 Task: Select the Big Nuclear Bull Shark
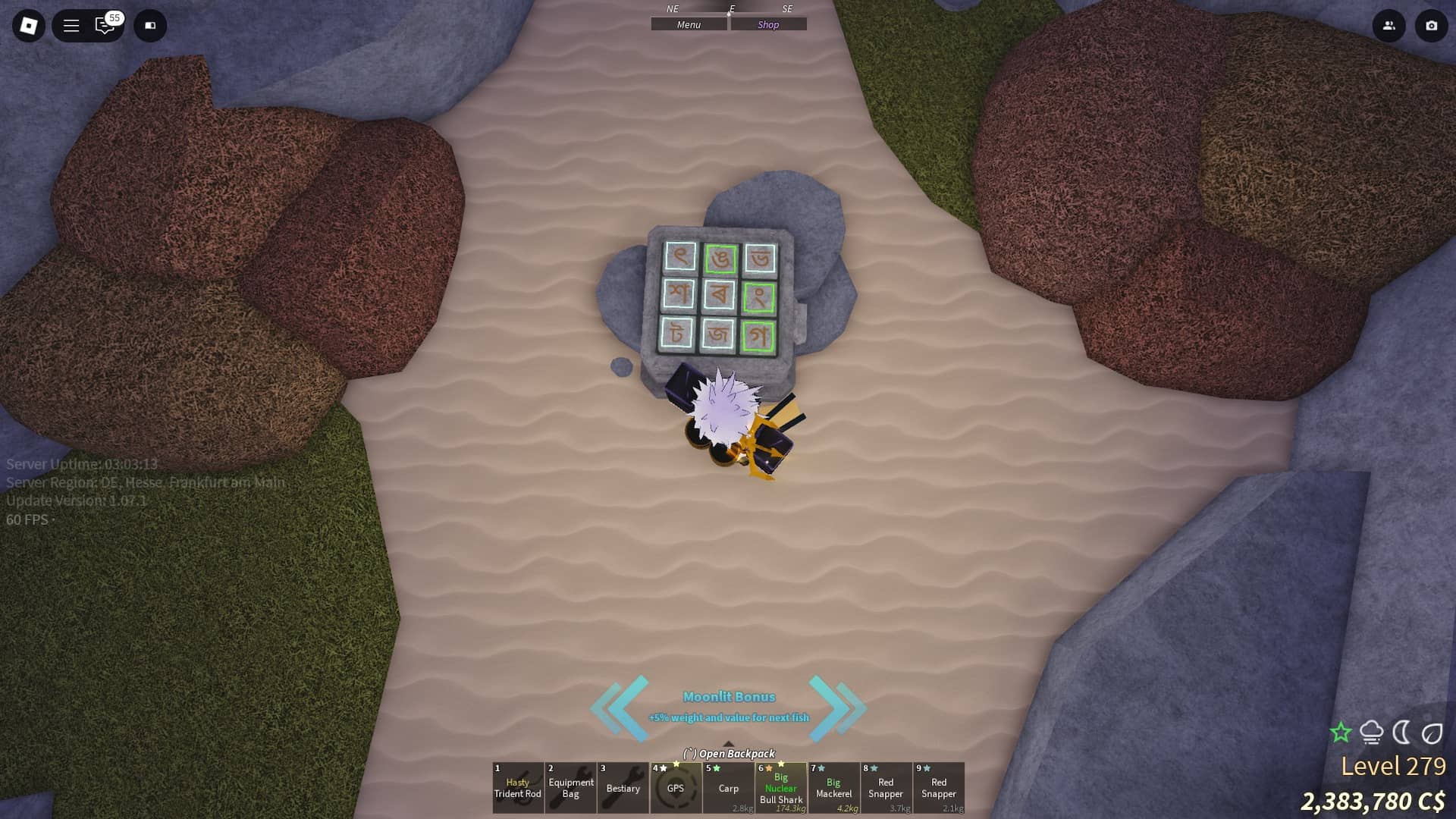click(781, 789)
